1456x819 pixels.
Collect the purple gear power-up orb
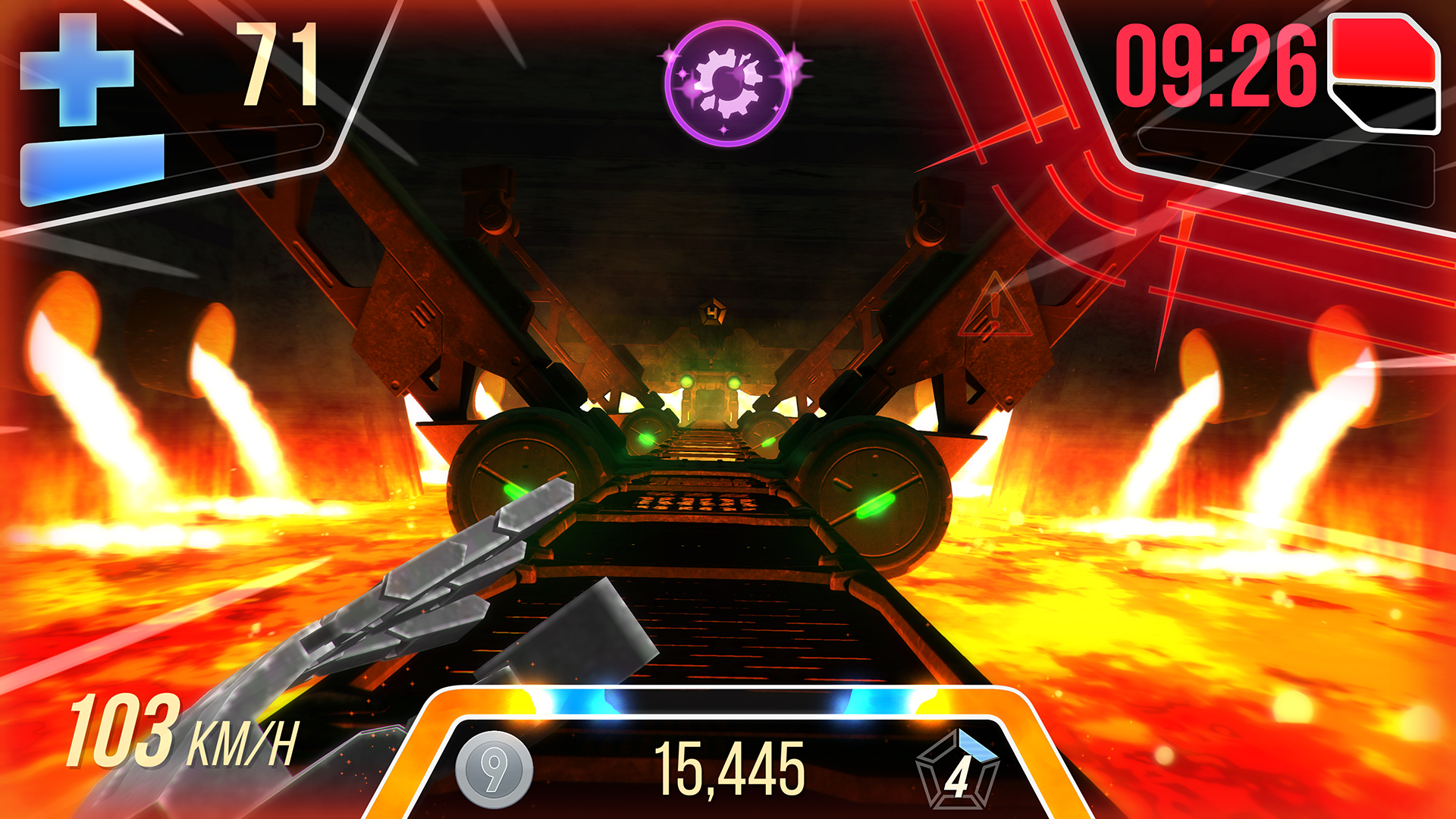[726, 82]
